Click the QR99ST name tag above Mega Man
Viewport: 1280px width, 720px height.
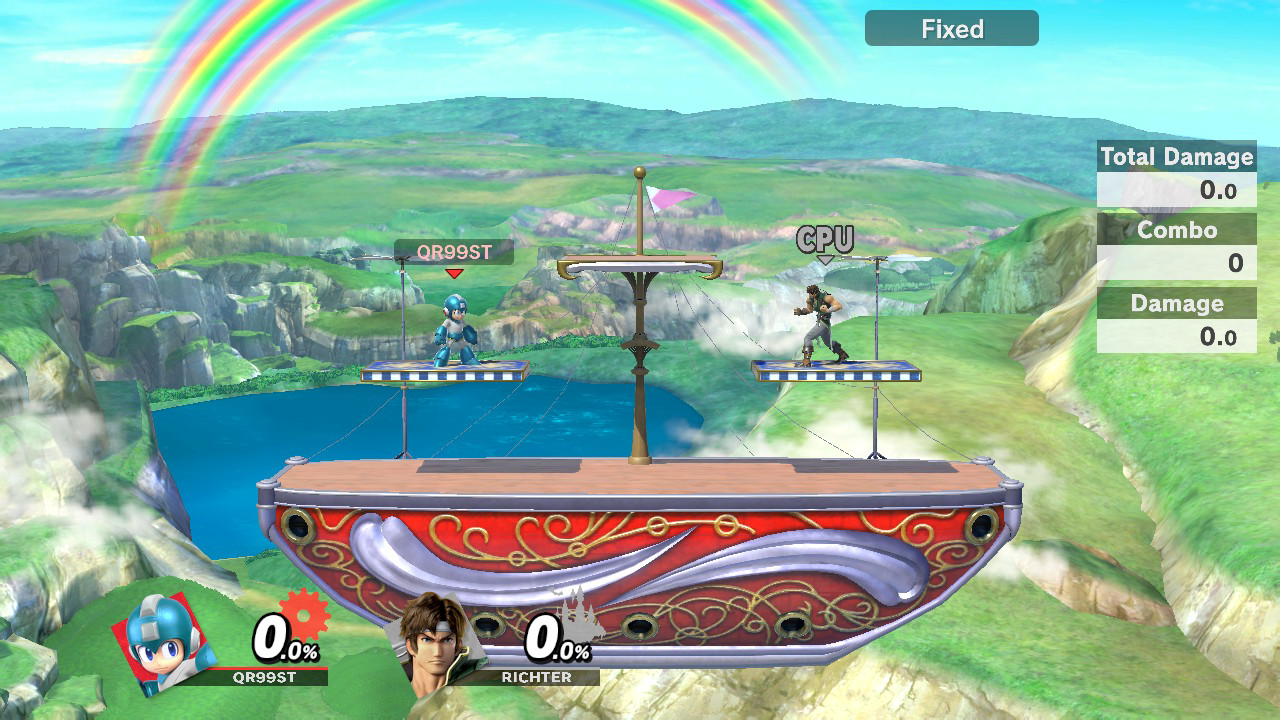(x=454, y=252)
